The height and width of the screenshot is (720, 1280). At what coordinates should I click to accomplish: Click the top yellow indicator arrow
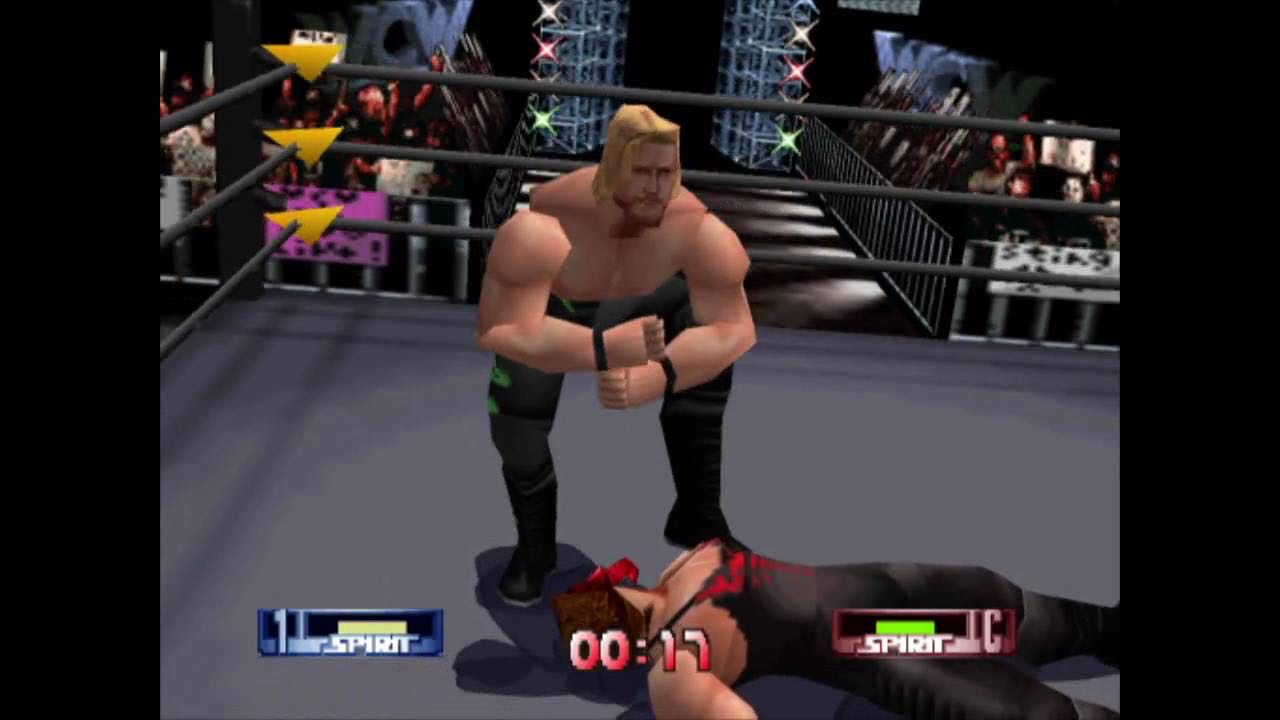300,55
